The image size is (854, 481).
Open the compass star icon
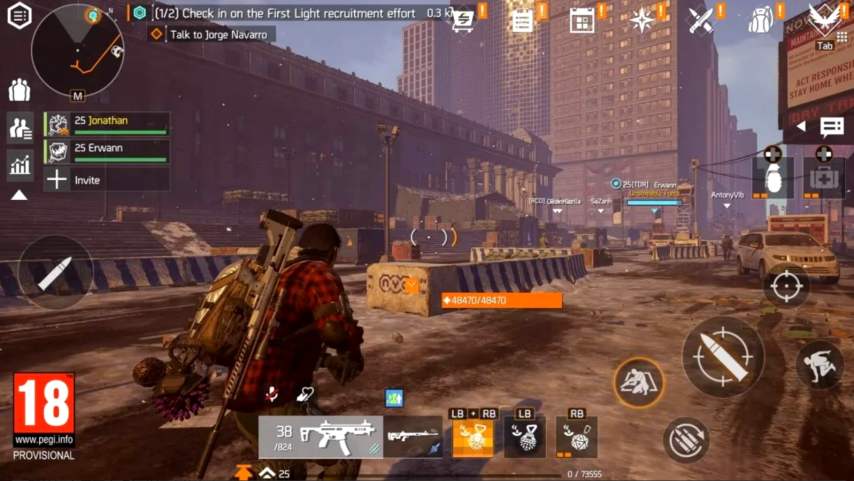click(x=642, y=20)
